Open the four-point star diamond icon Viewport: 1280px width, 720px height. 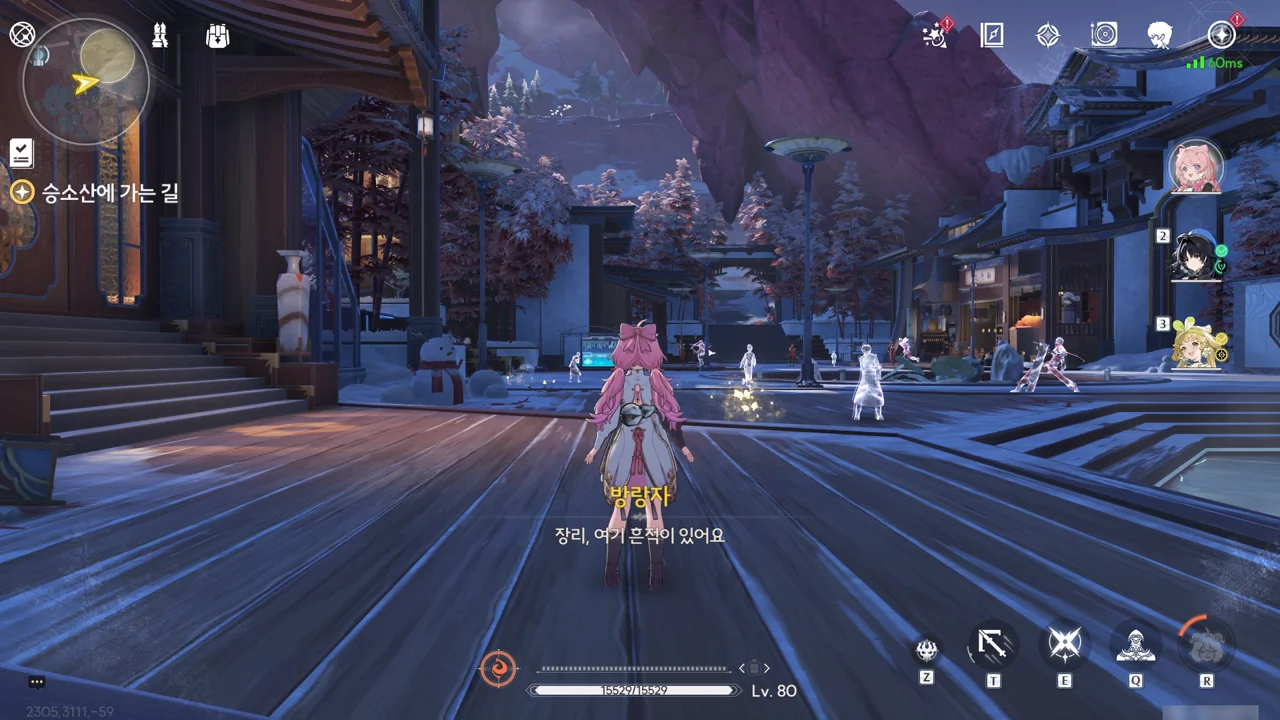pyautogui.click(x=1047, y=35)
